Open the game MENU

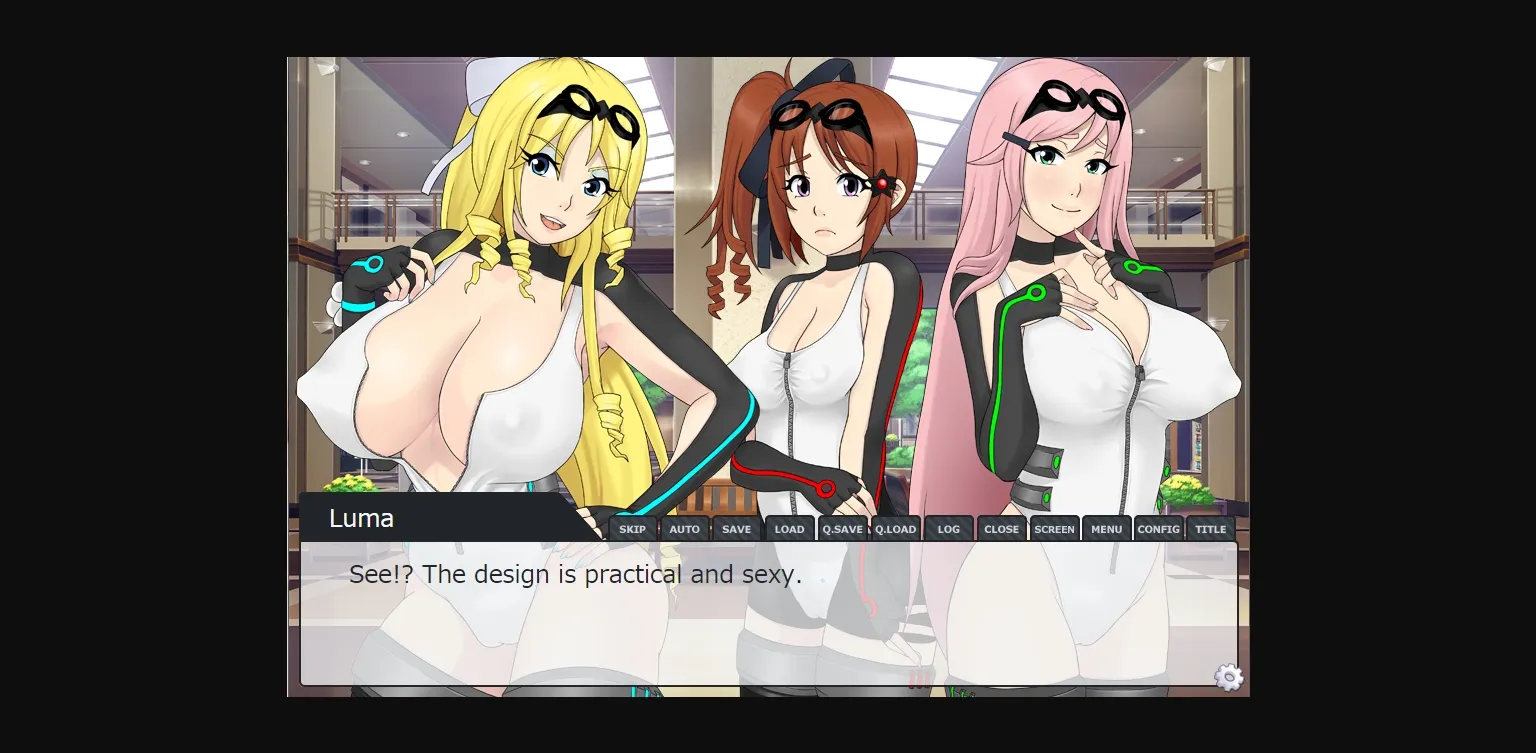(1106, 528)
